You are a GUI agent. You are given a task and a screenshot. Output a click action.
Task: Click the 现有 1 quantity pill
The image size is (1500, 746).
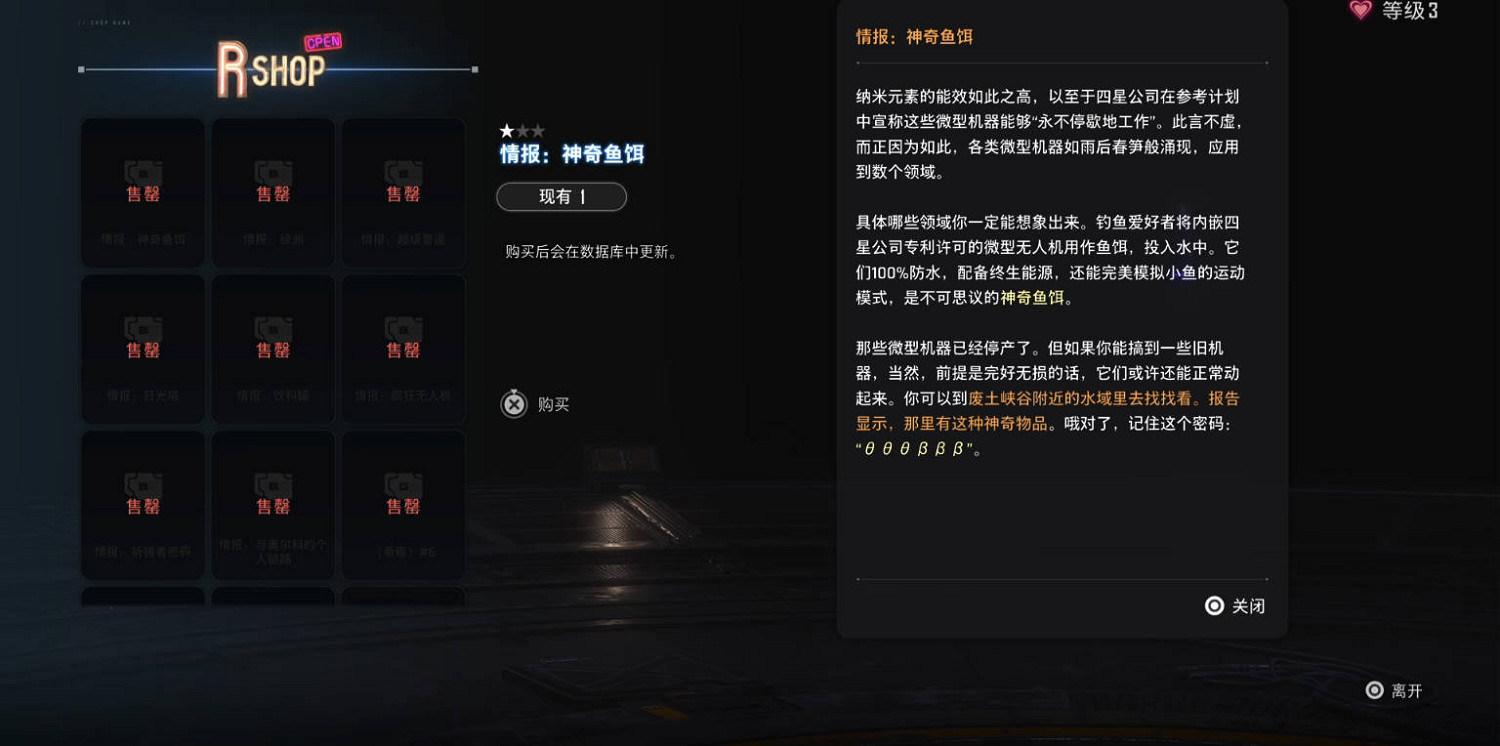pyautogui.click(x=561, y=197)
